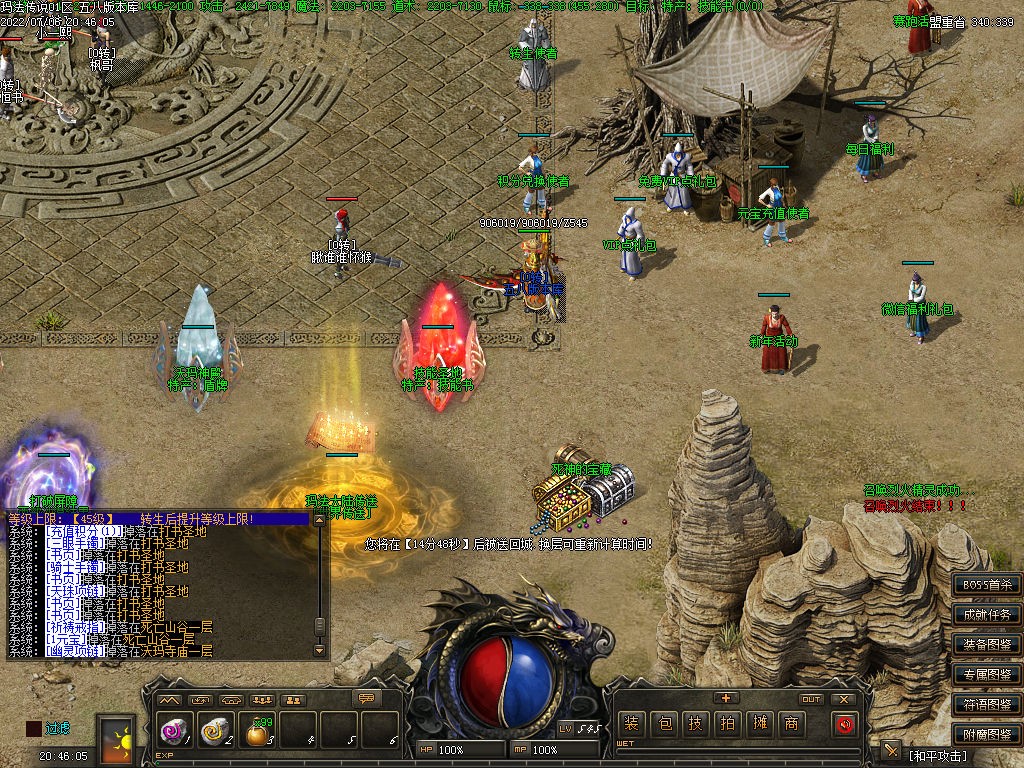This screenshot has width=1024, height=768.
Task: Open the 符语图鉴 codex
Action: coord(987,704)
